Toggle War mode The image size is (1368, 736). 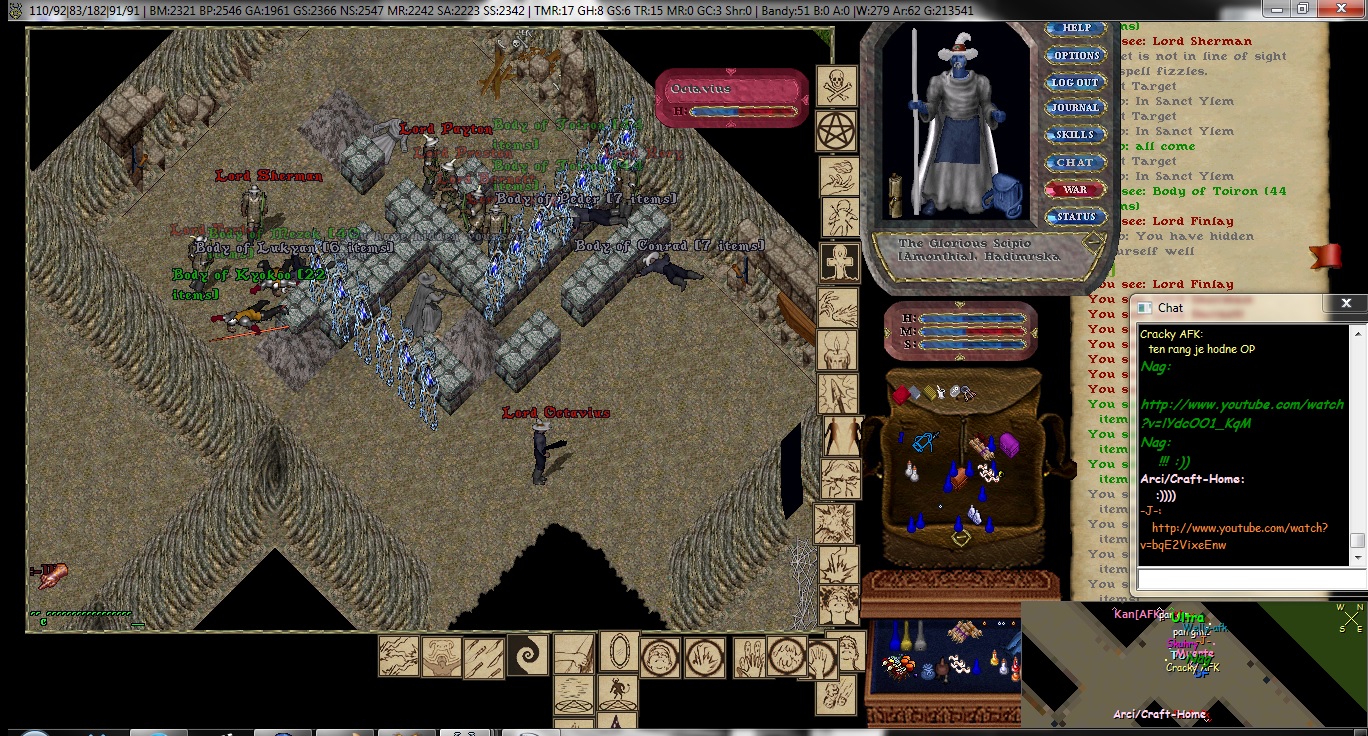coord(1075,189)
